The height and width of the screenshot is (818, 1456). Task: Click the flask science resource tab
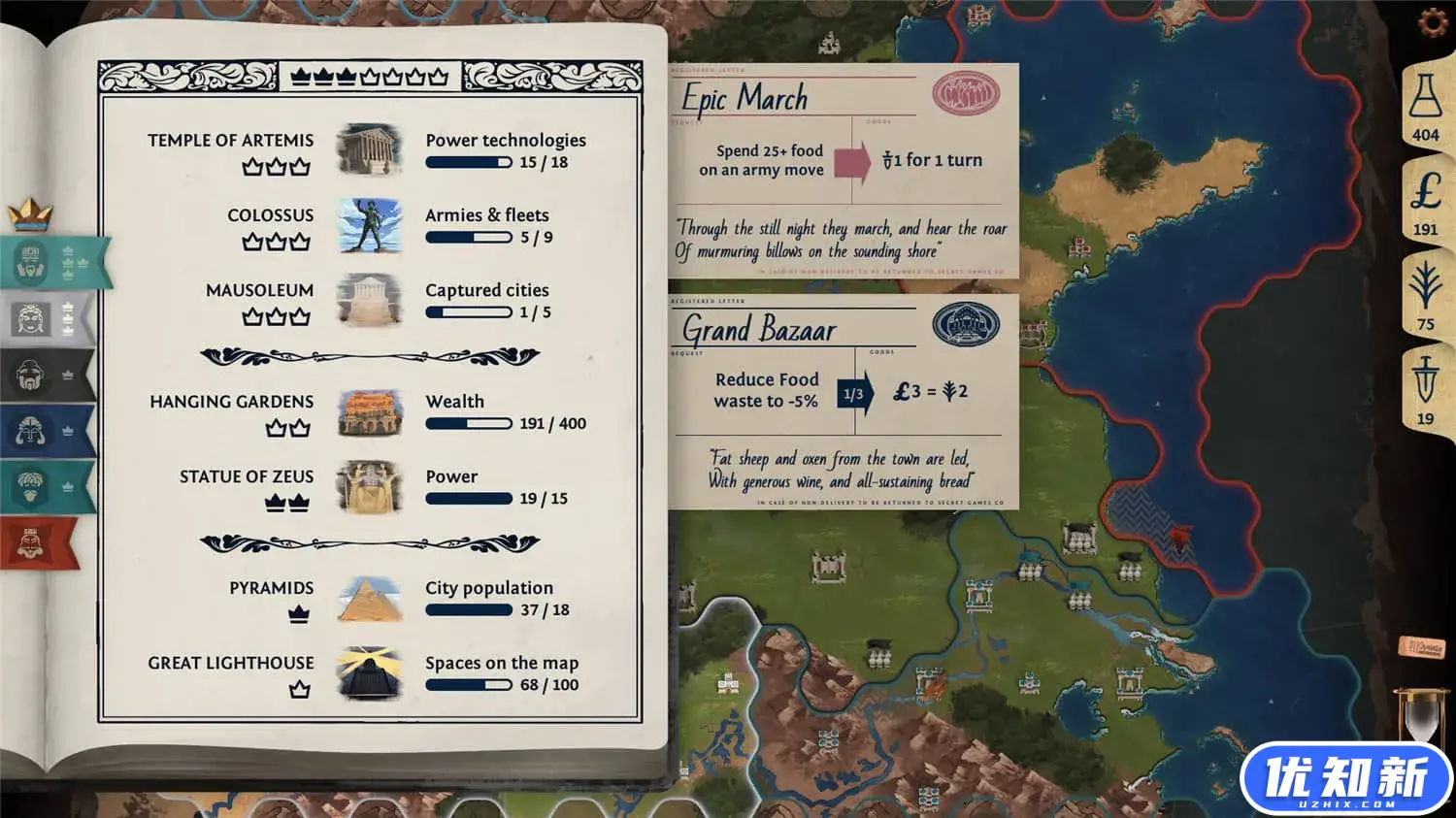1425,105
